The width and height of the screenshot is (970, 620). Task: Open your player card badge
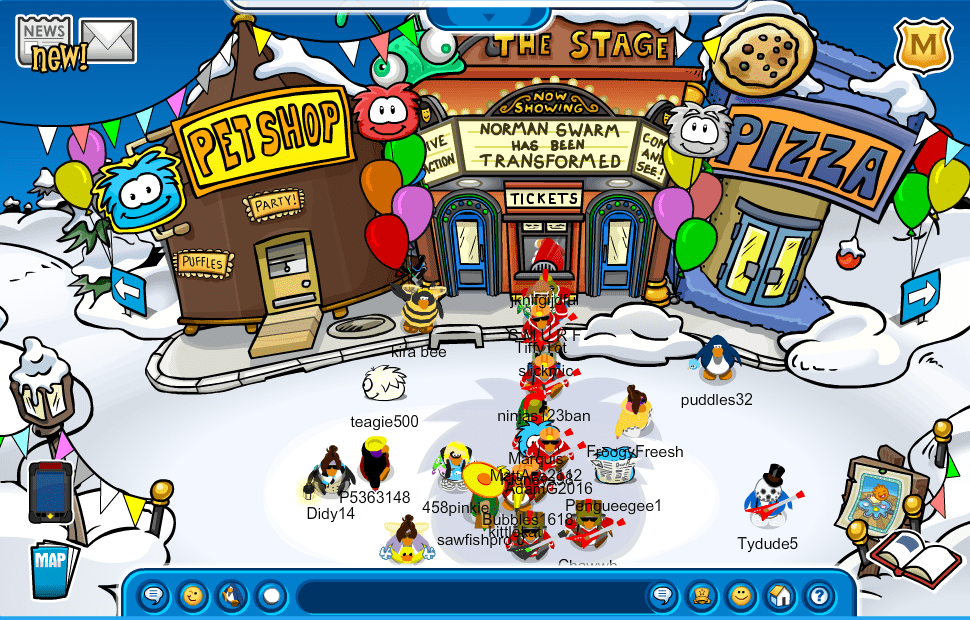pos(701,597)
